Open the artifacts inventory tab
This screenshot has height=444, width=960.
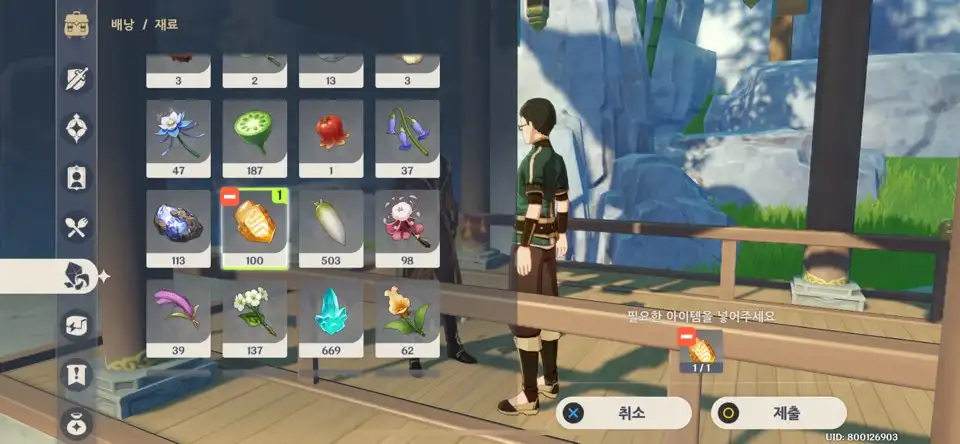tap(78, 129)
